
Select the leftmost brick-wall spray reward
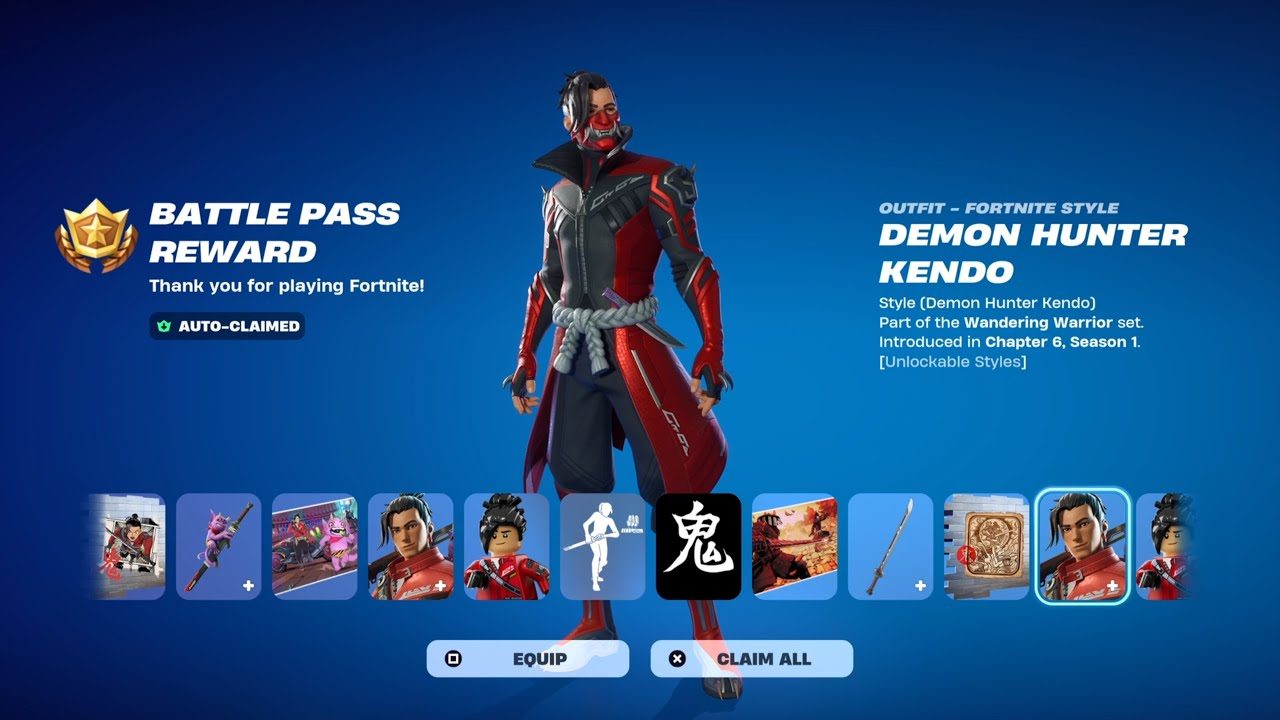tap(127, 545)
